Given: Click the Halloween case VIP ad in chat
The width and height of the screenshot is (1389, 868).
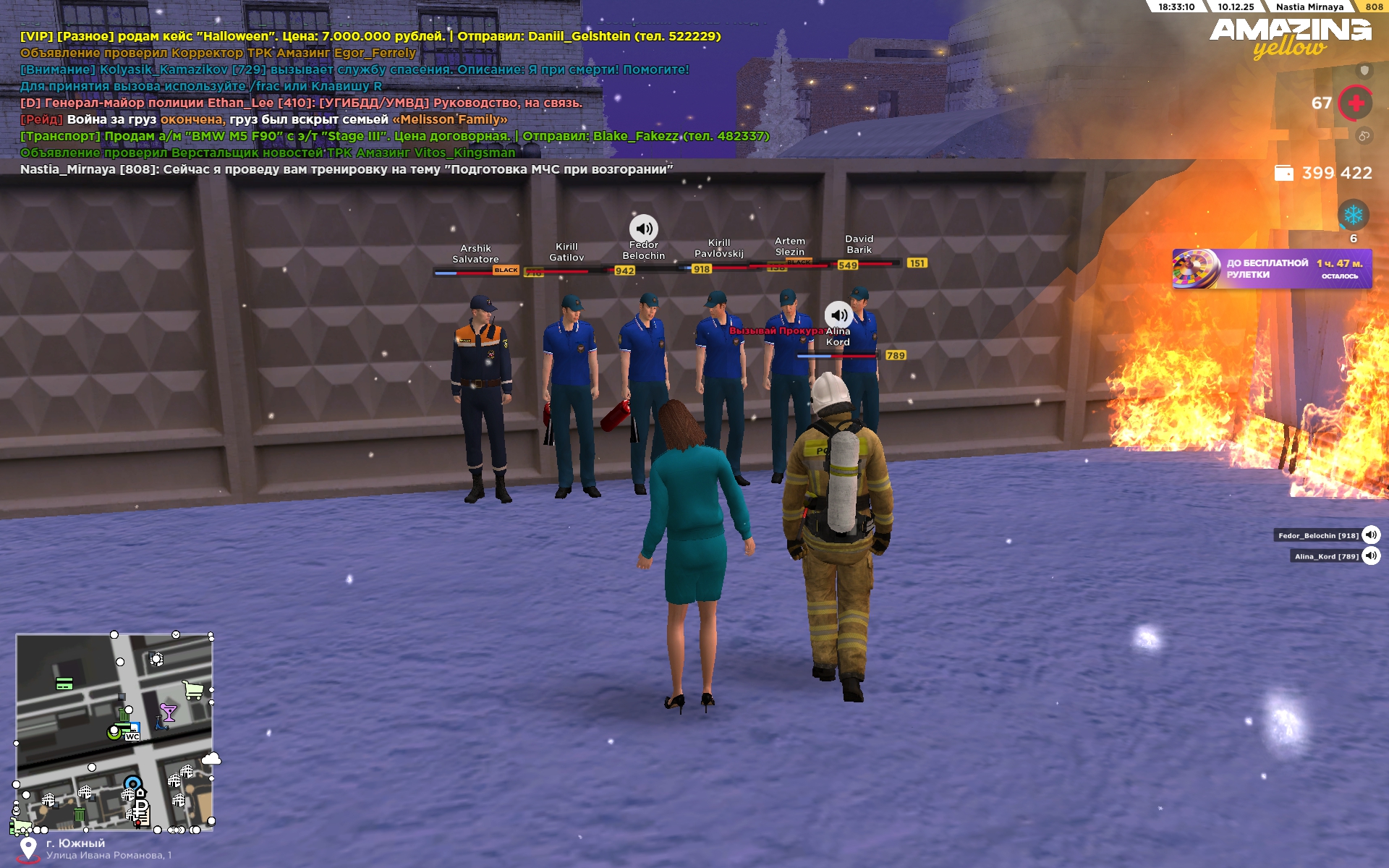Looking at the screenshot, I should point(370,36).
